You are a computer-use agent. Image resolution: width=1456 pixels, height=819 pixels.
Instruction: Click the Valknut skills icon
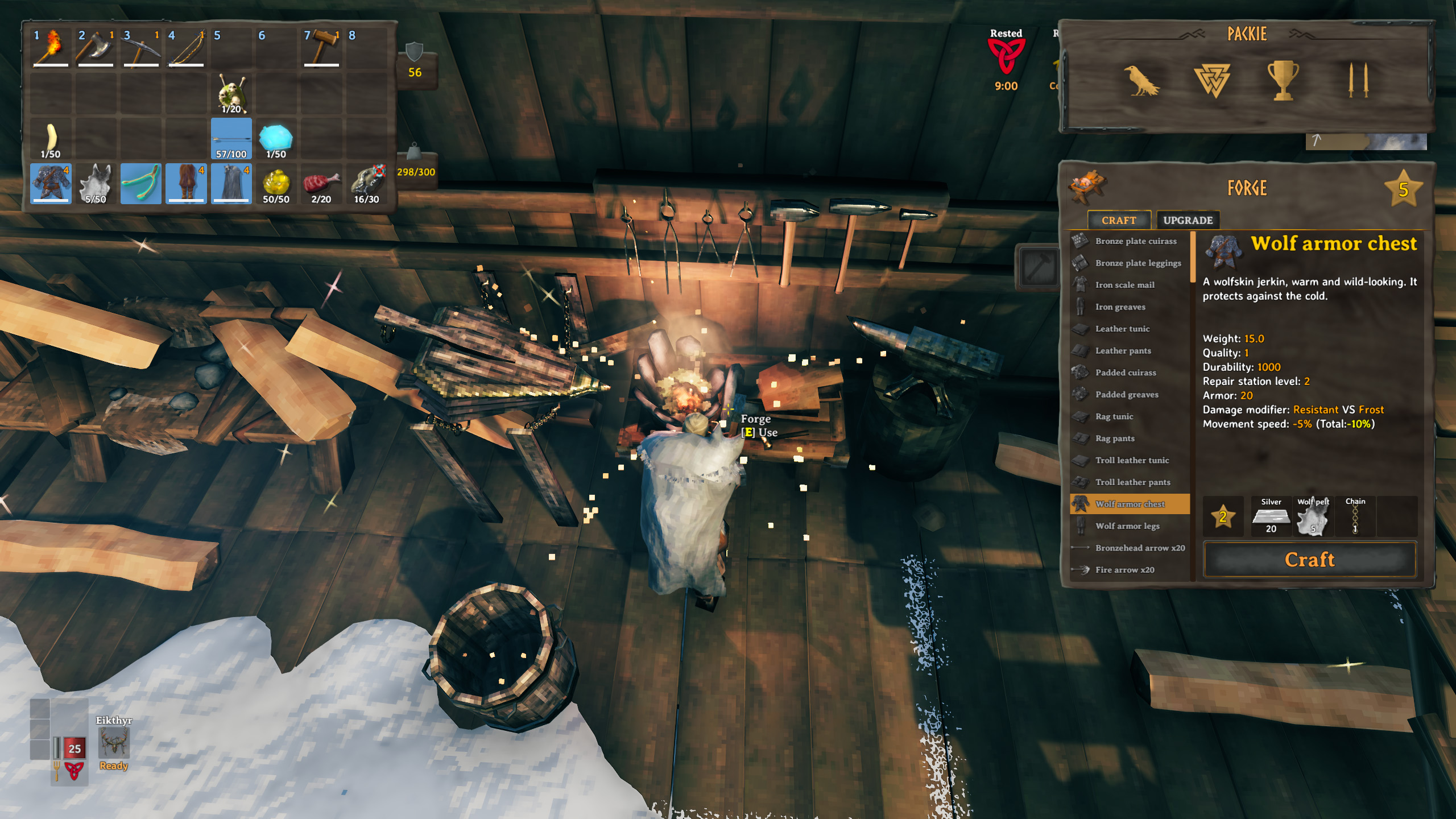point(1212,81)
